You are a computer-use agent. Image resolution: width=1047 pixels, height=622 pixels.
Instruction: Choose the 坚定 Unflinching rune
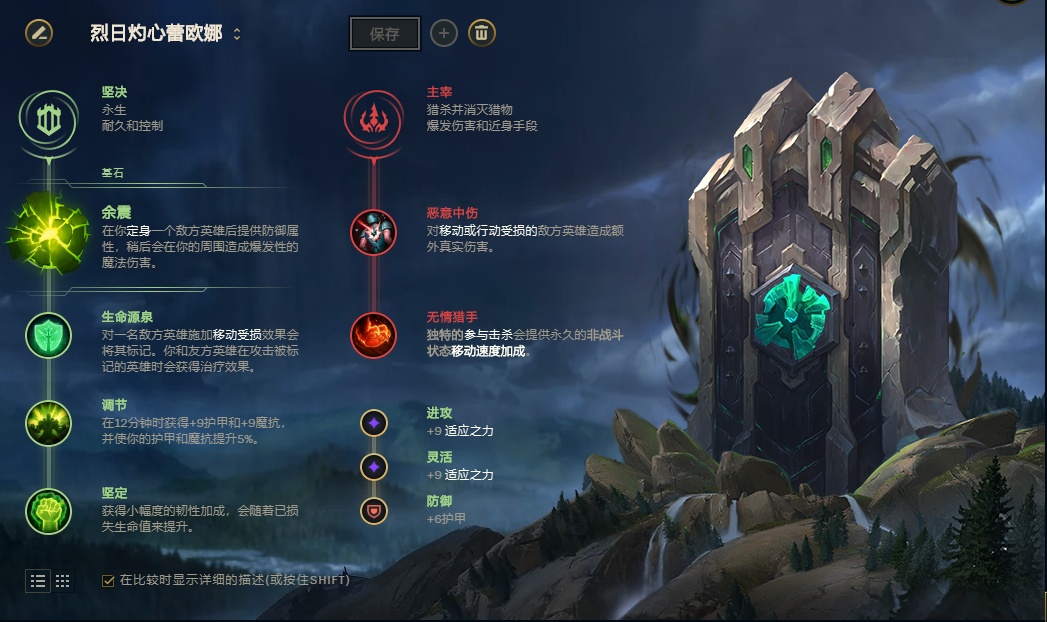tap(48, 511)
